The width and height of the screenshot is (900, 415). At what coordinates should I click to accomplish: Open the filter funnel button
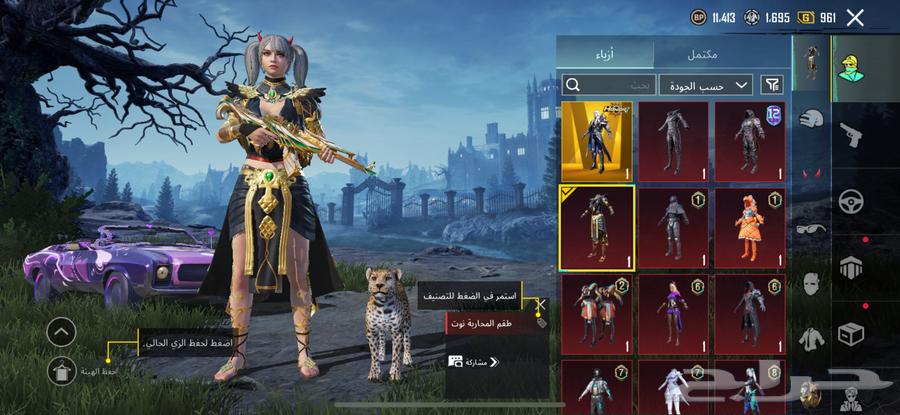tap(772, 84)
